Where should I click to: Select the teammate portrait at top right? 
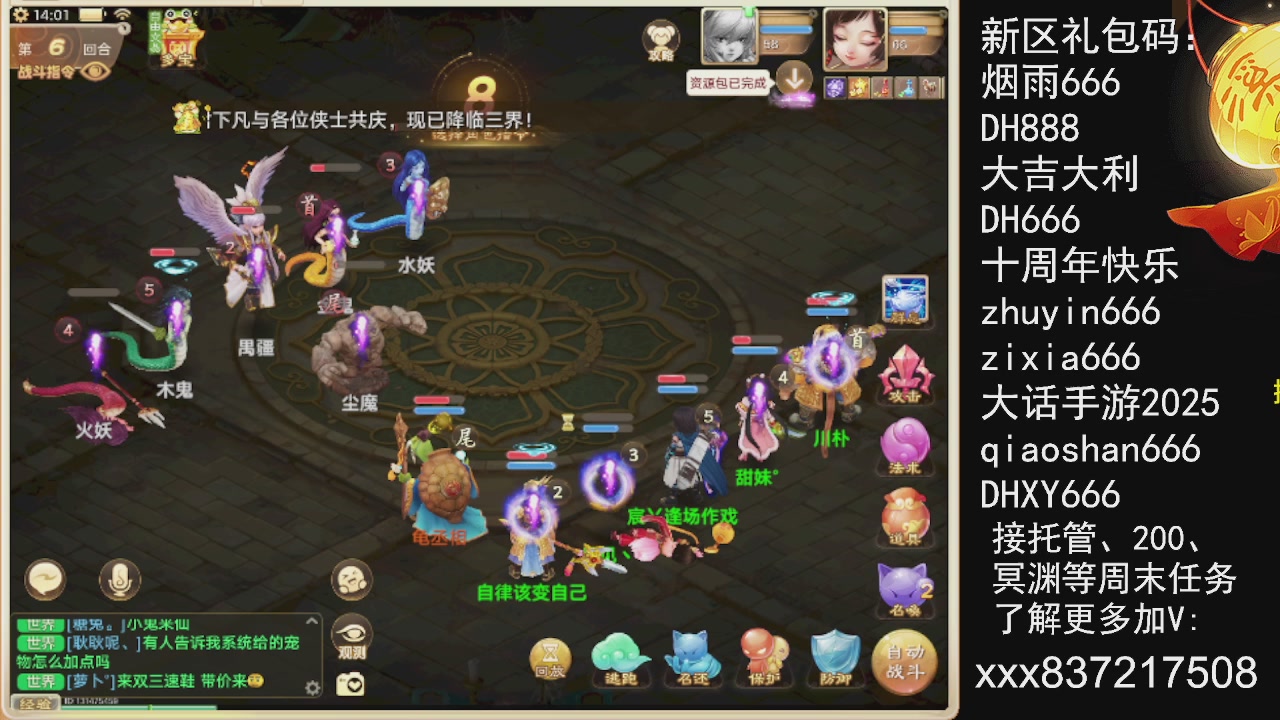click(855, 40)
